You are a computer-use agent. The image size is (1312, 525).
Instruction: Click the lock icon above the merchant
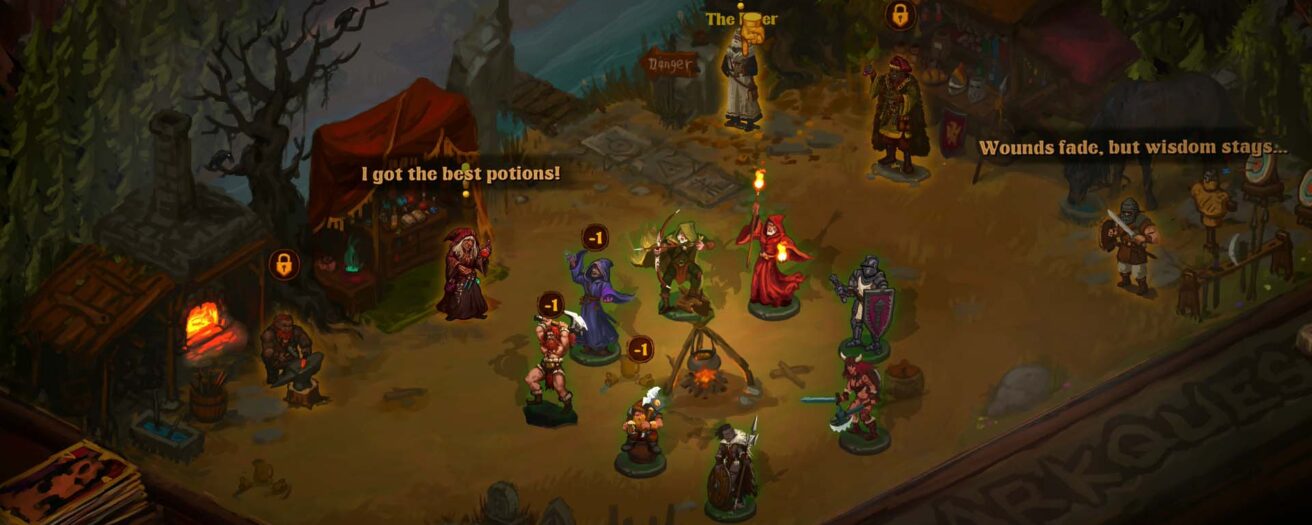pyautogui.click(x=900, y=15)
